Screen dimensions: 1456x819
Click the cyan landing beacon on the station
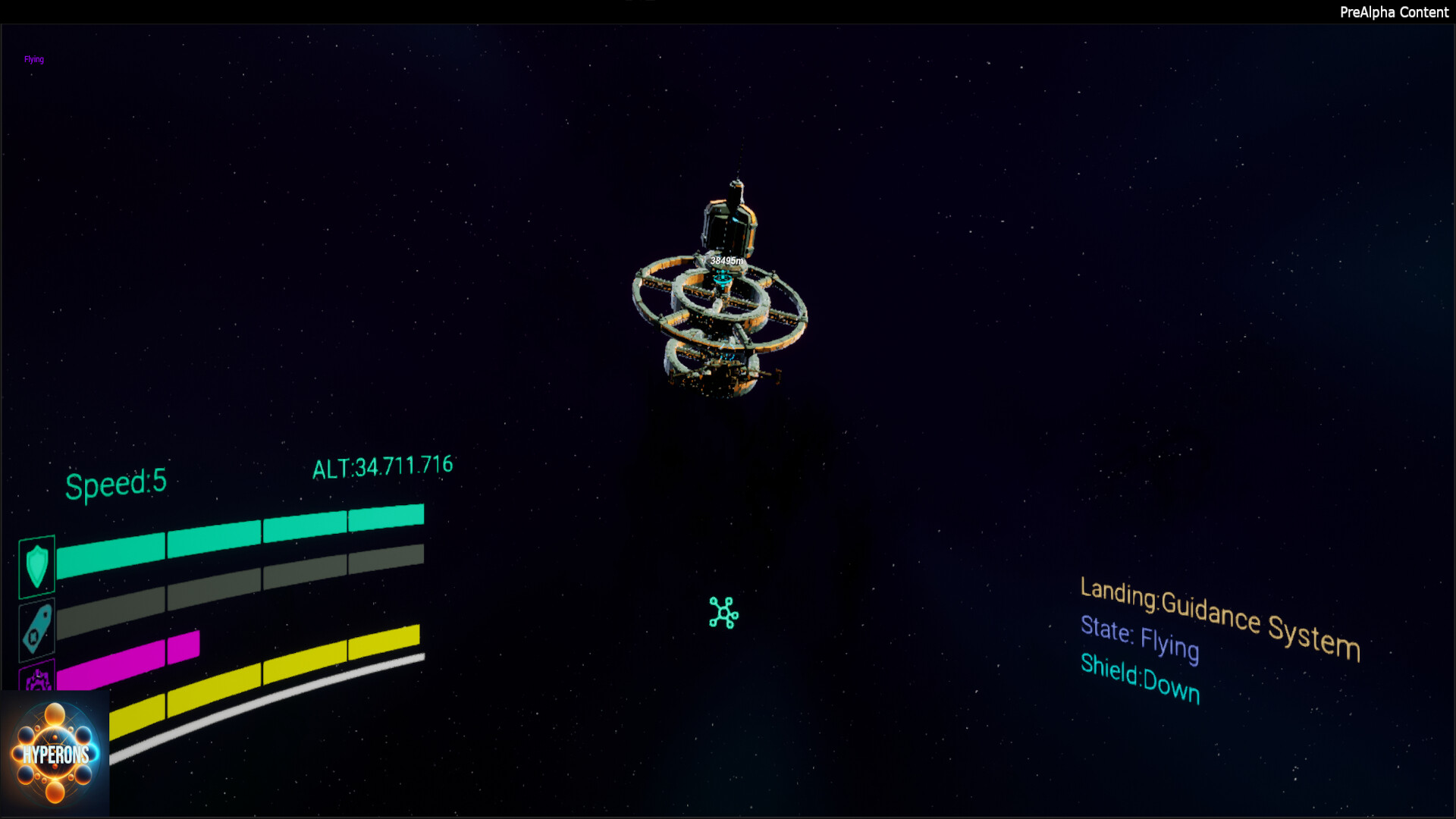tap(722, 278)
